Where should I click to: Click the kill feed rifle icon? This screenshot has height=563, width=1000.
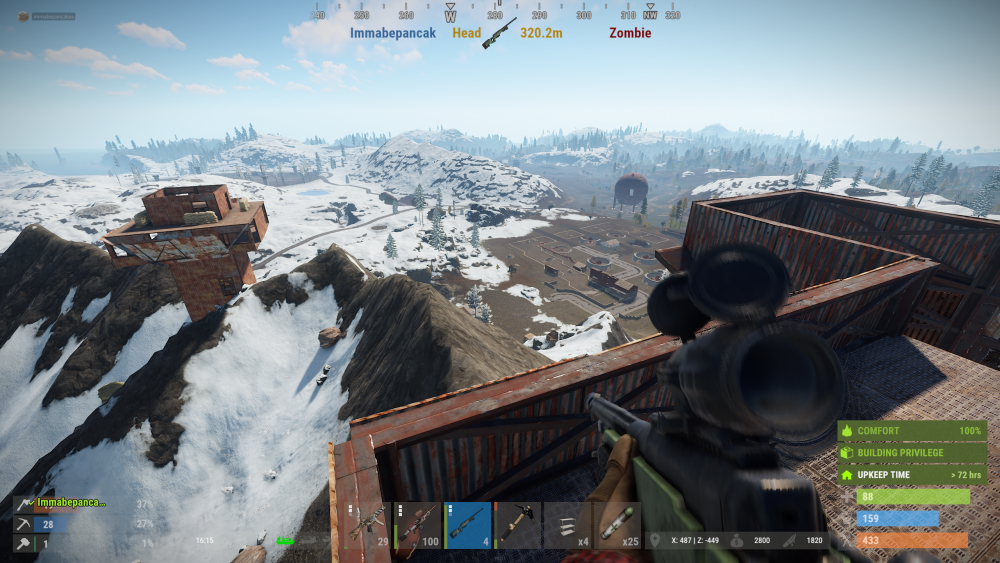click(x=499, y=33)
